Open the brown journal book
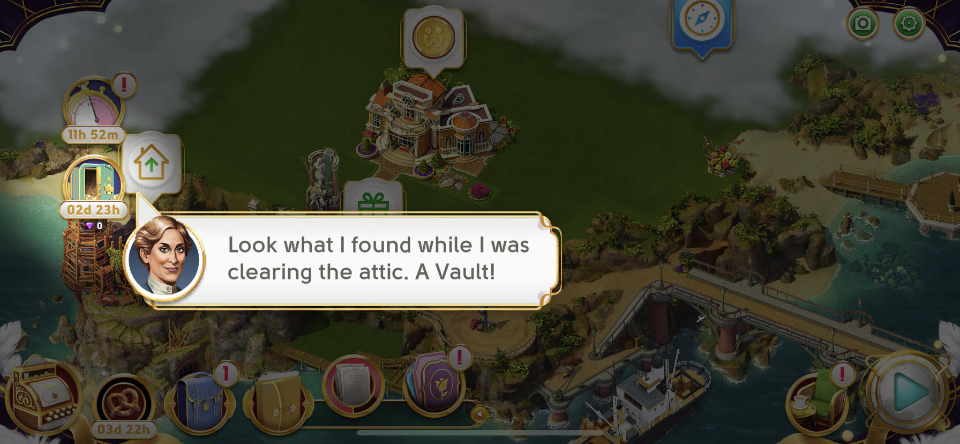 [279, 400]
